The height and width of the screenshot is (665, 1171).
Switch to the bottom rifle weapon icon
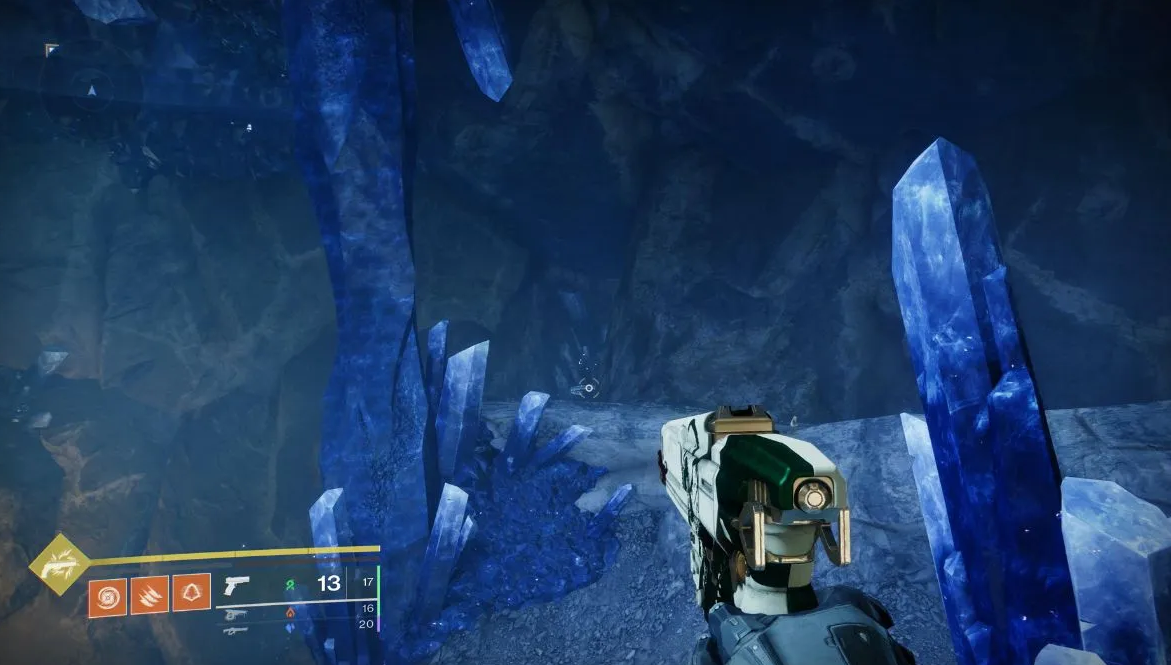(235, 630)
